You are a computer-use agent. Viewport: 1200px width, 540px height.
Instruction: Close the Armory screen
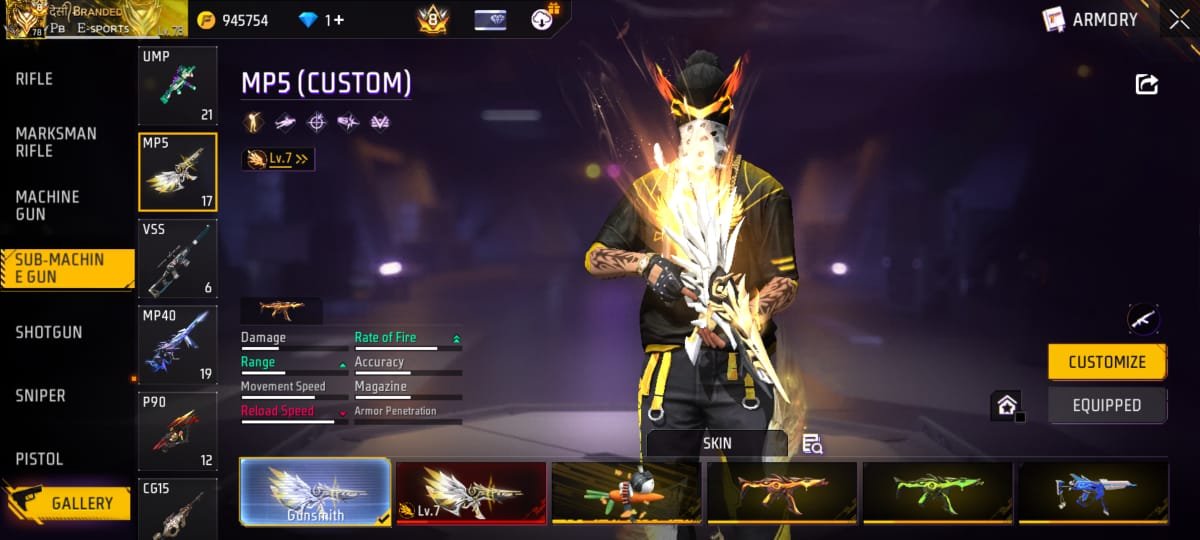1177,20
